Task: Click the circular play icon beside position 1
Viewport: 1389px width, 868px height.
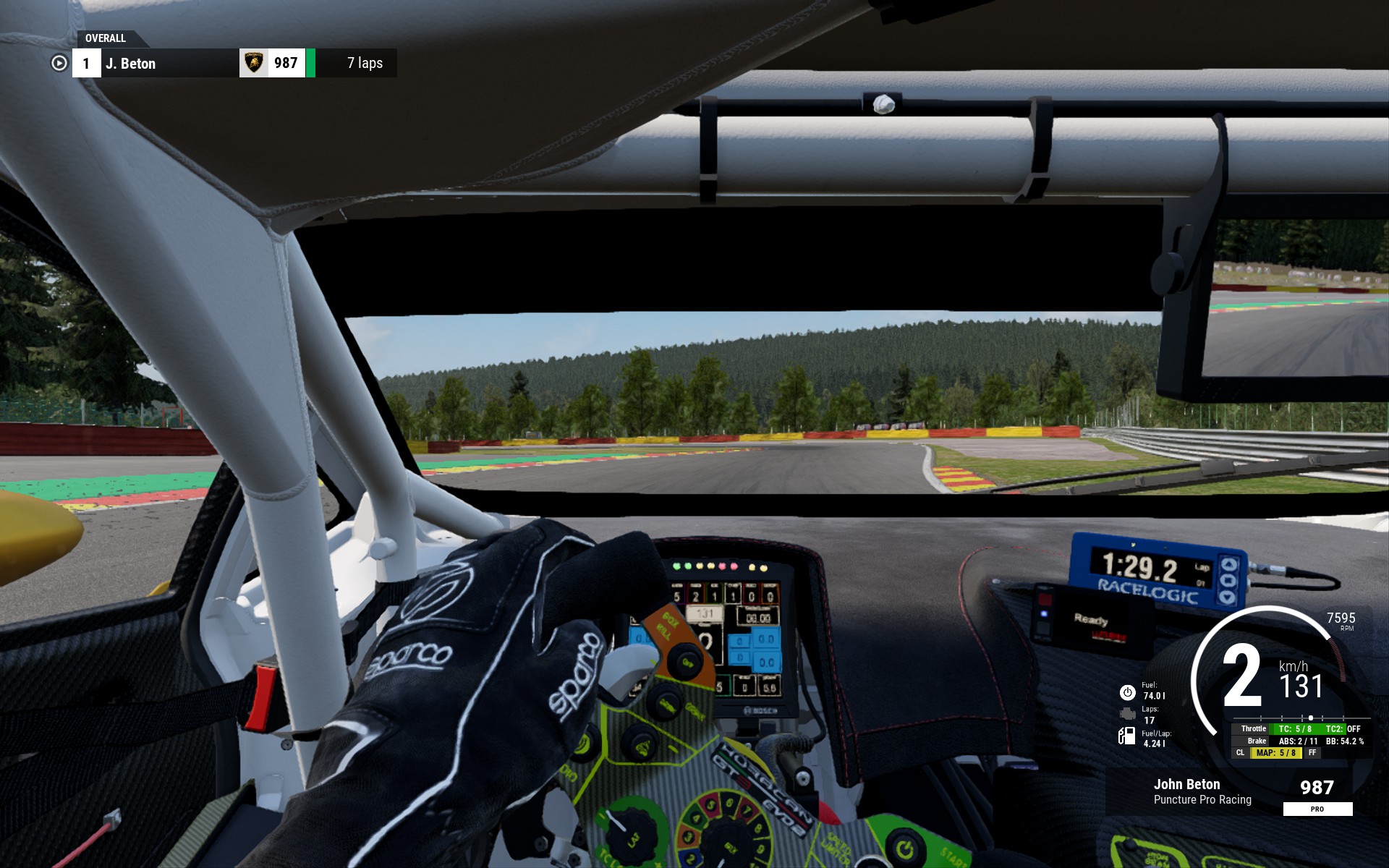Action: click(59, 64)
